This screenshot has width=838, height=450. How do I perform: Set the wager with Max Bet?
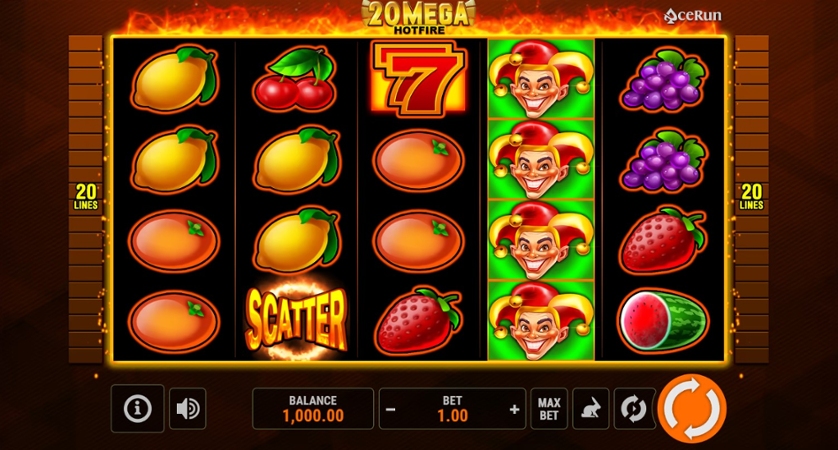[549, 409]
